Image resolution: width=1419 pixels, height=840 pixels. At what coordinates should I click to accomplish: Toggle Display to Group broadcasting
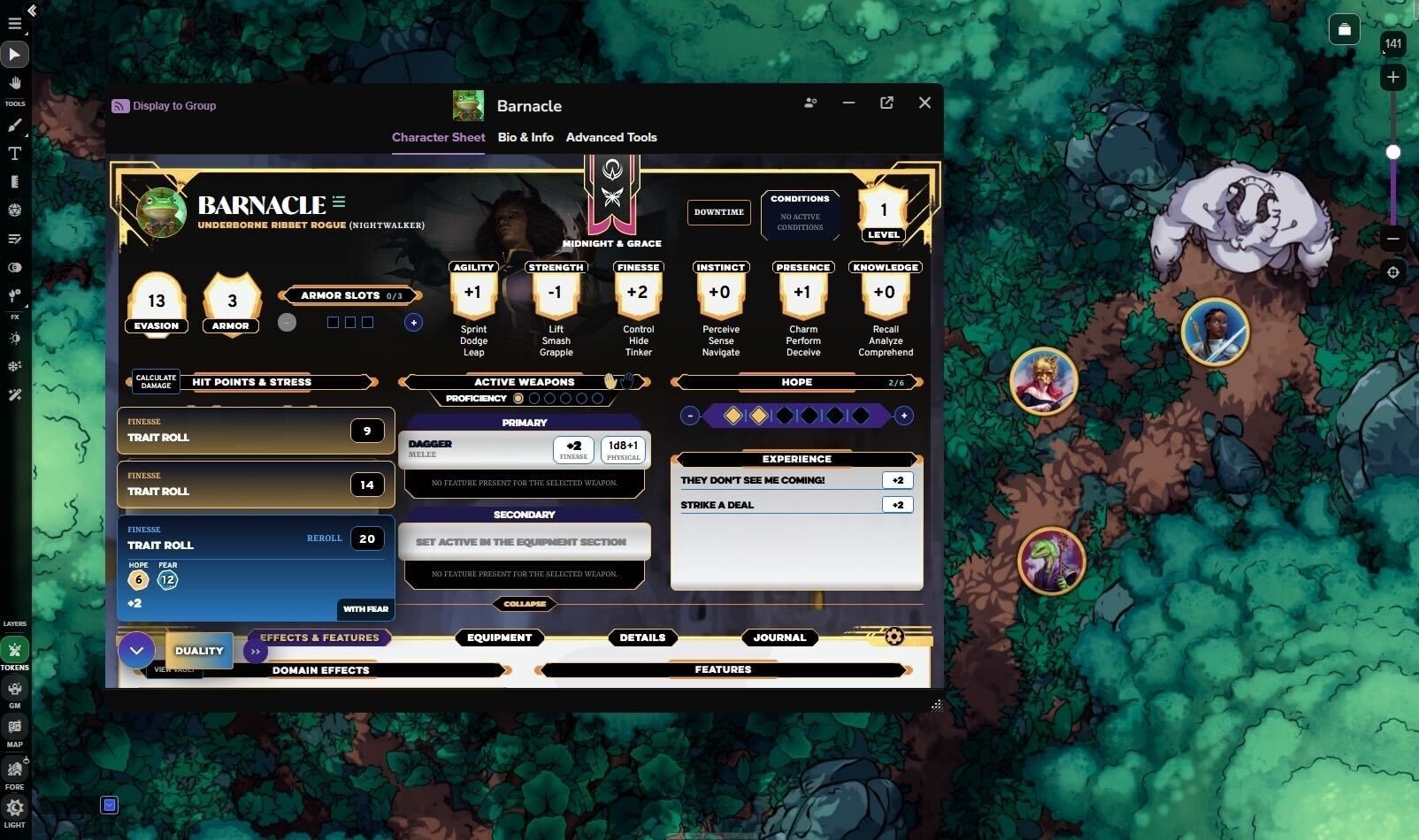[164, 105]
